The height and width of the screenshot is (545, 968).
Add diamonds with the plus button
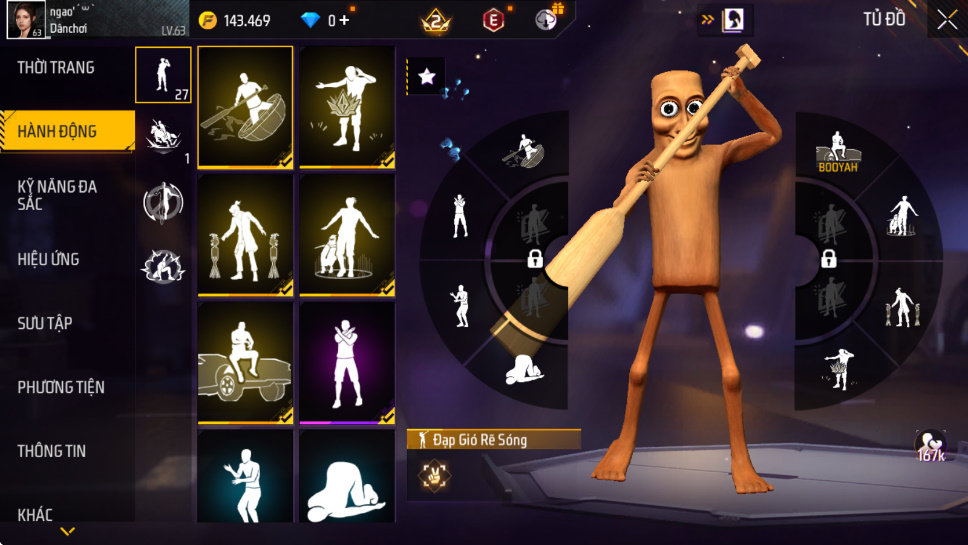click(344, 20)
